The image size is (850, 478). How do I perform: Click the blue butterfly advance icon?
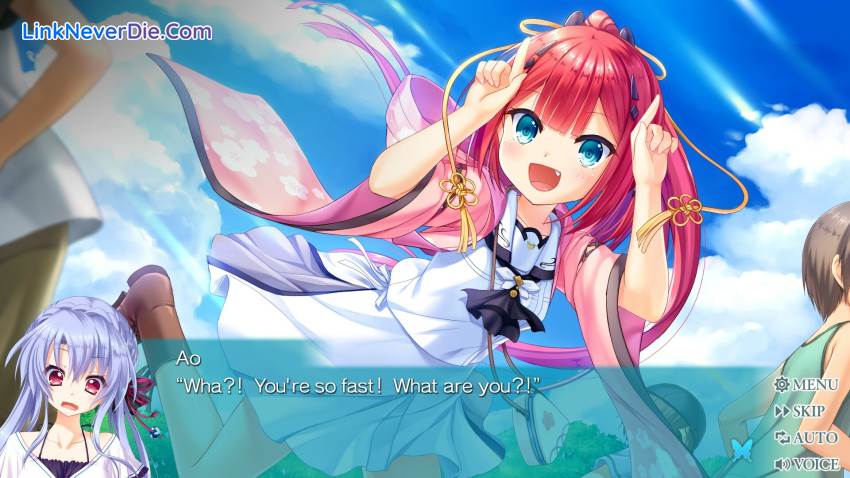(741, 448)
